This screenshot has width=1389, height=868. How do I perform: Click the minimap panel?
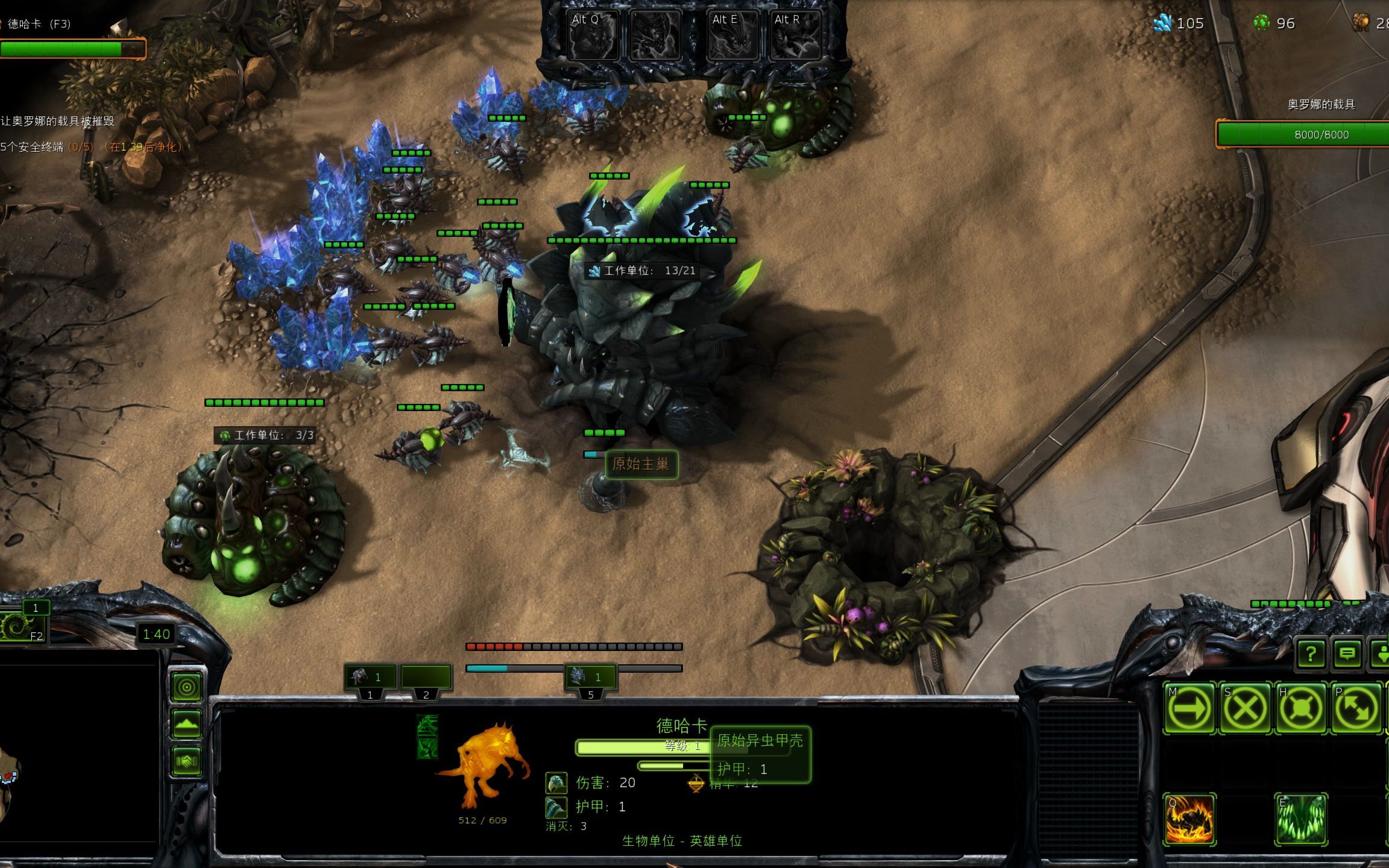coord(78,759)
